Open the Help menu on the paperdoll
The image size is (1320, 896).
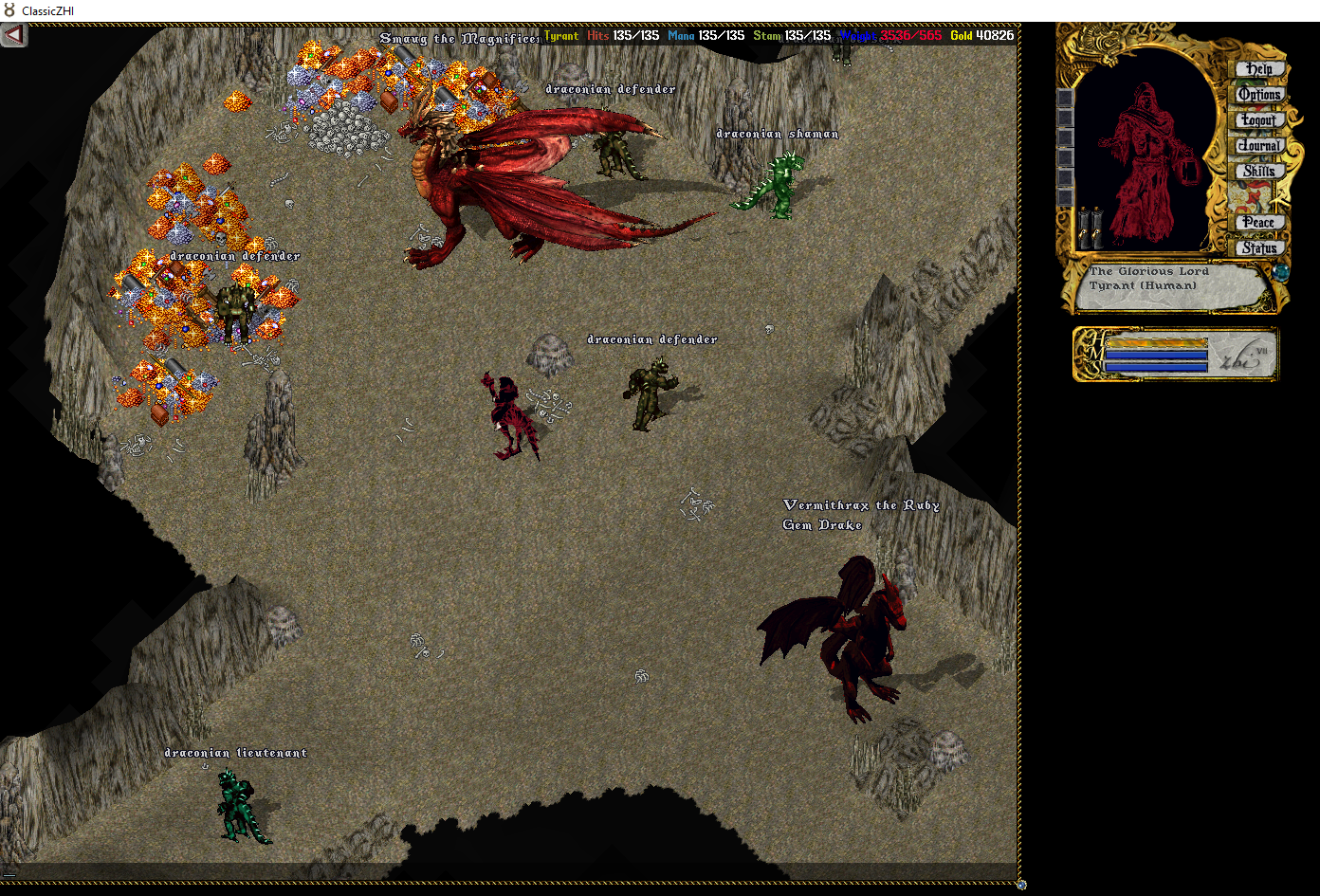[1259, 69]
